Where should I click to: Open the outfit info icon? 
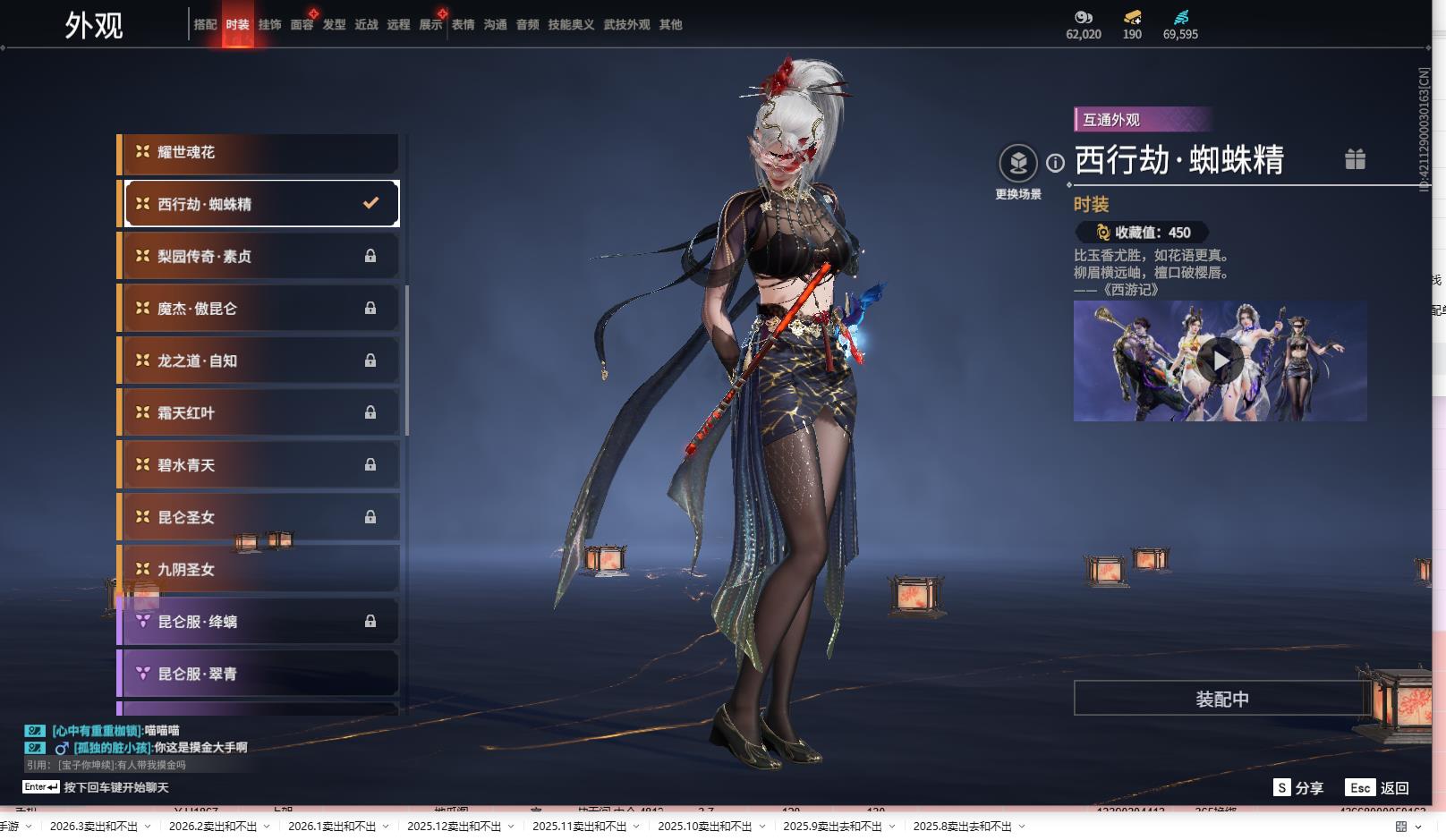tap(1056, 163)
